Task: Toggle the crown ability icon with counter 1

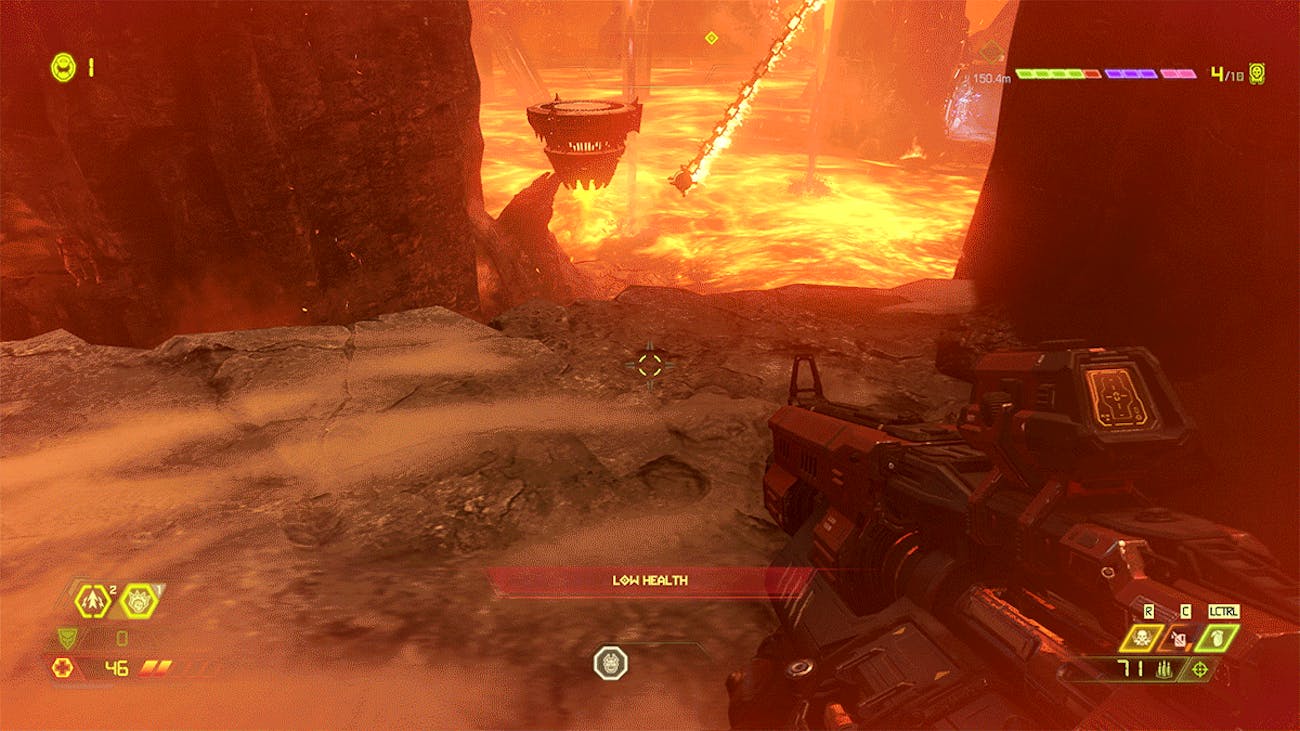Action: 138,603
